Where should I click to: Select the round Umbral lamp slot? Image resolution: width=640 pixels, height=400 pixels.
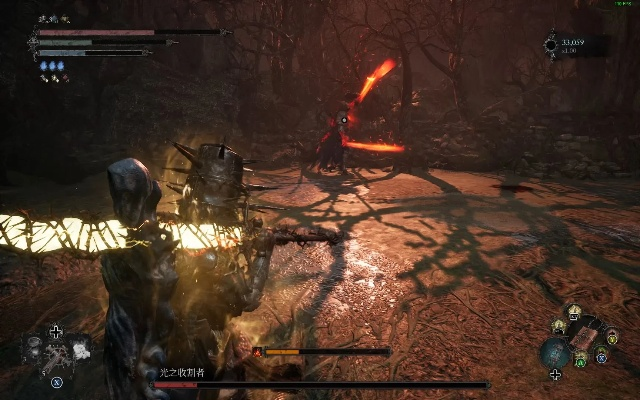pyautogui.click(x=555, y=352)
